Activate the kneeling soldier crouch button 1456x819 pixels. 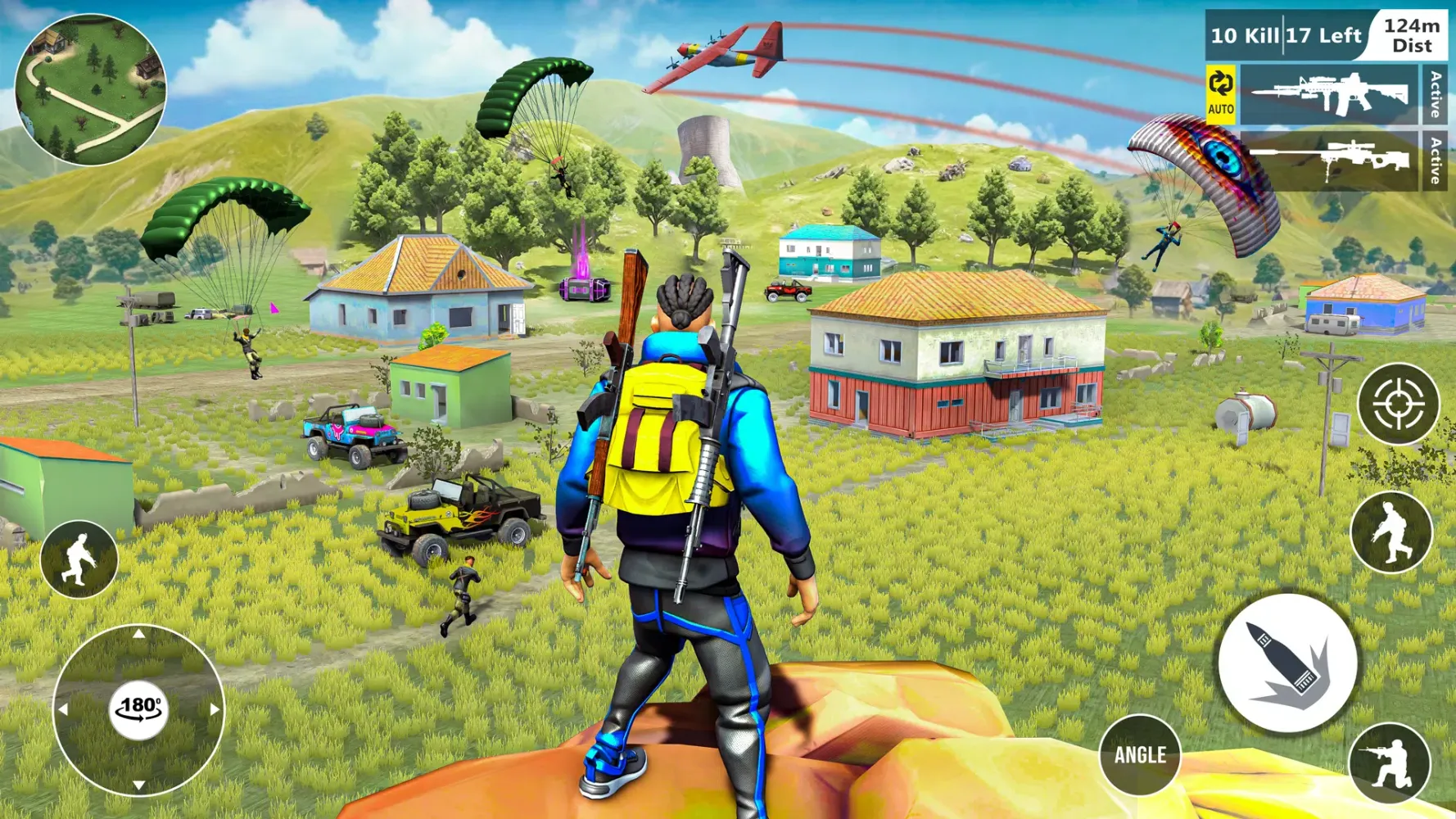pyautogui.click(x=1389, y=764)
